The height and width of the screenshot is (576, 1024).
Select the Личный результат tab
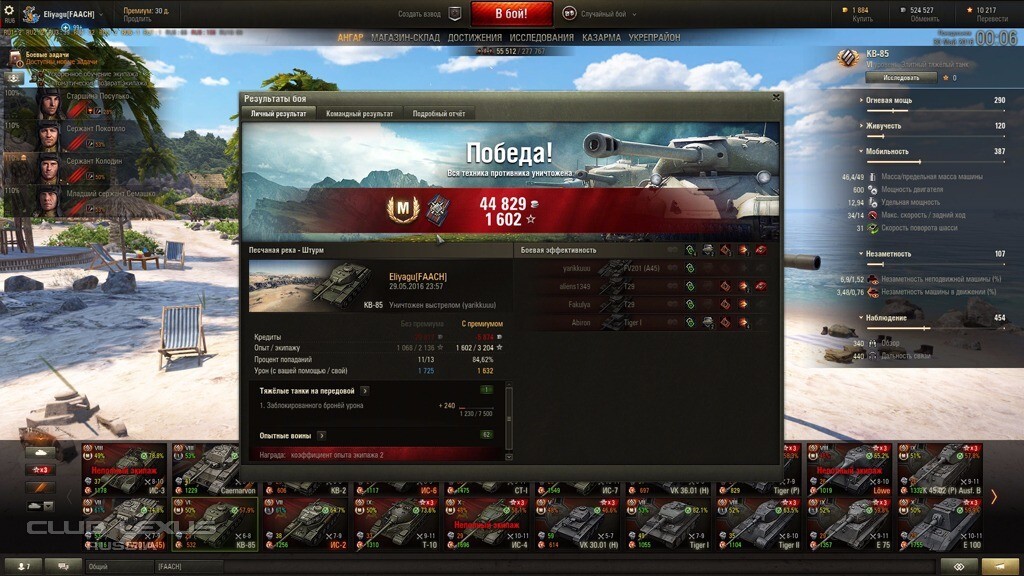click(x=280, y=114)
